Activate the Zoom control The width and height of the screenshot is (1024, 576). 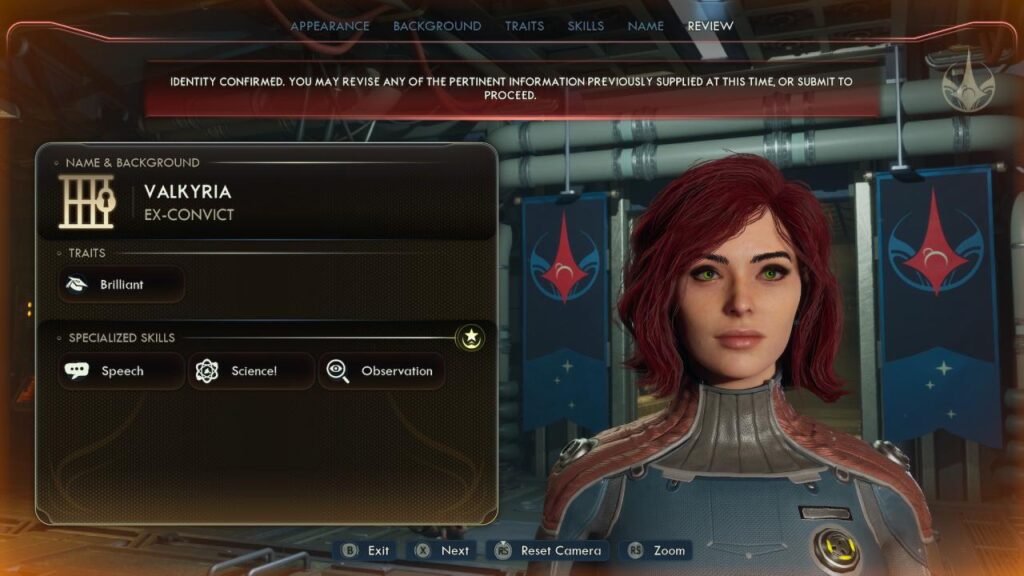[x=657, y=550]
